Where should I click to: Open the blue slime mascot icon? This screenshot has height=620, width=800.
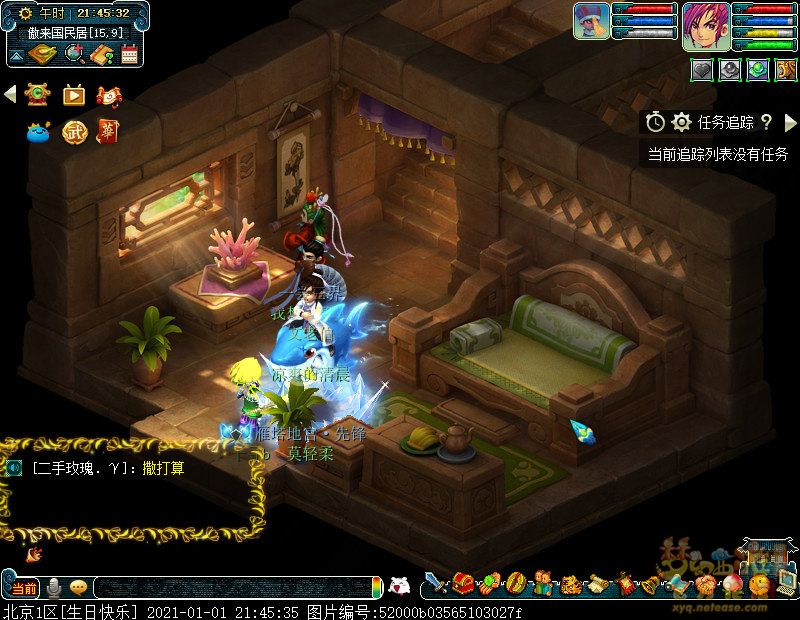tap(39, 131)
